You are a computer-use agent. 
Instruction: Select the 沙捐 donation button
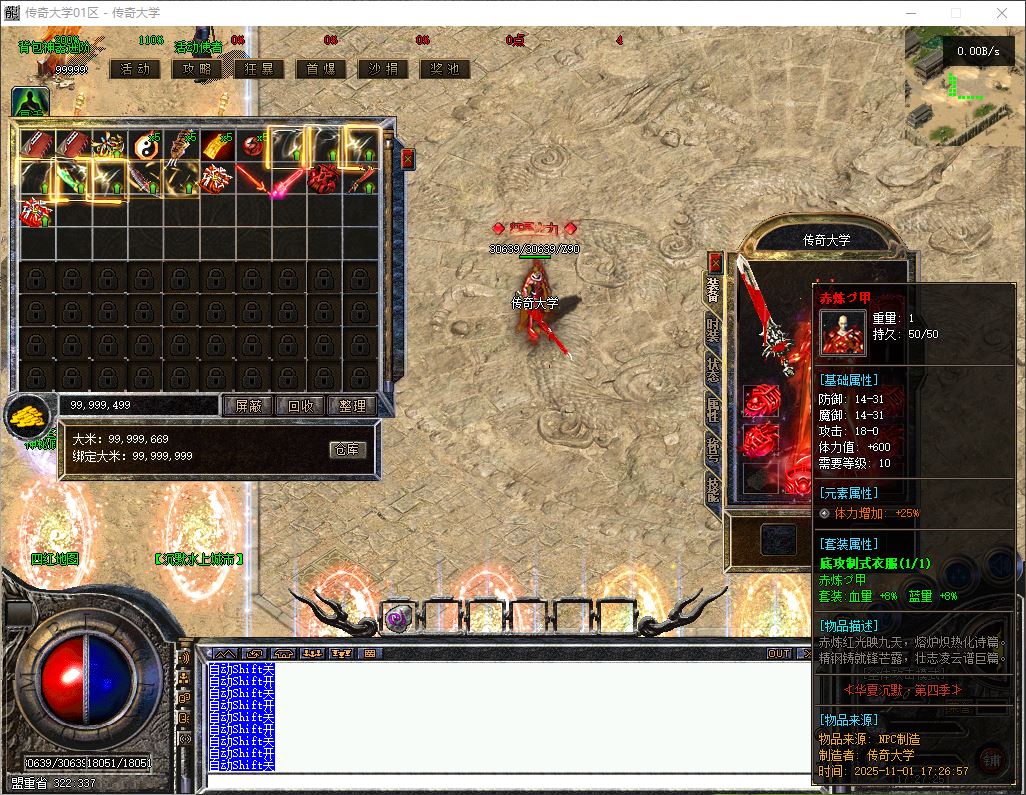[383, 69]
